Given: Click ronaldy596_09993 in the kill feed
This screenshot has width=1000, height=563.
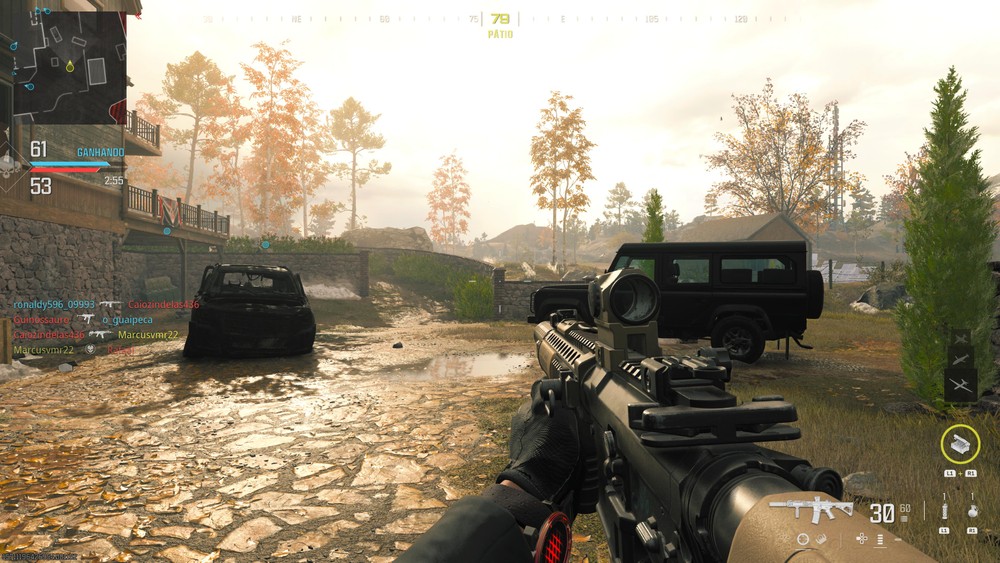Looking at the screenshot, I should click(54, 304).
